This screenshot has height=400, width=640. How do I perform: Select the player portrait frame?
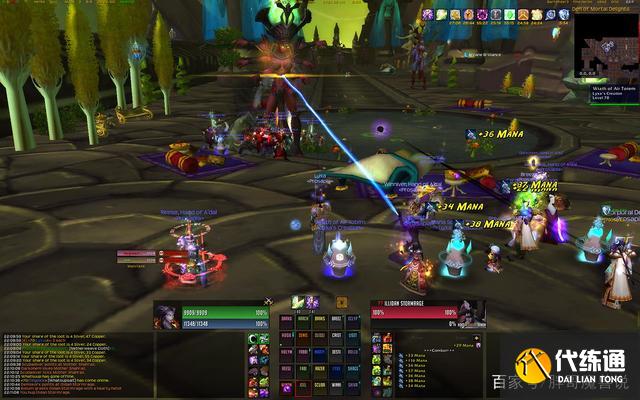[167, 316]
